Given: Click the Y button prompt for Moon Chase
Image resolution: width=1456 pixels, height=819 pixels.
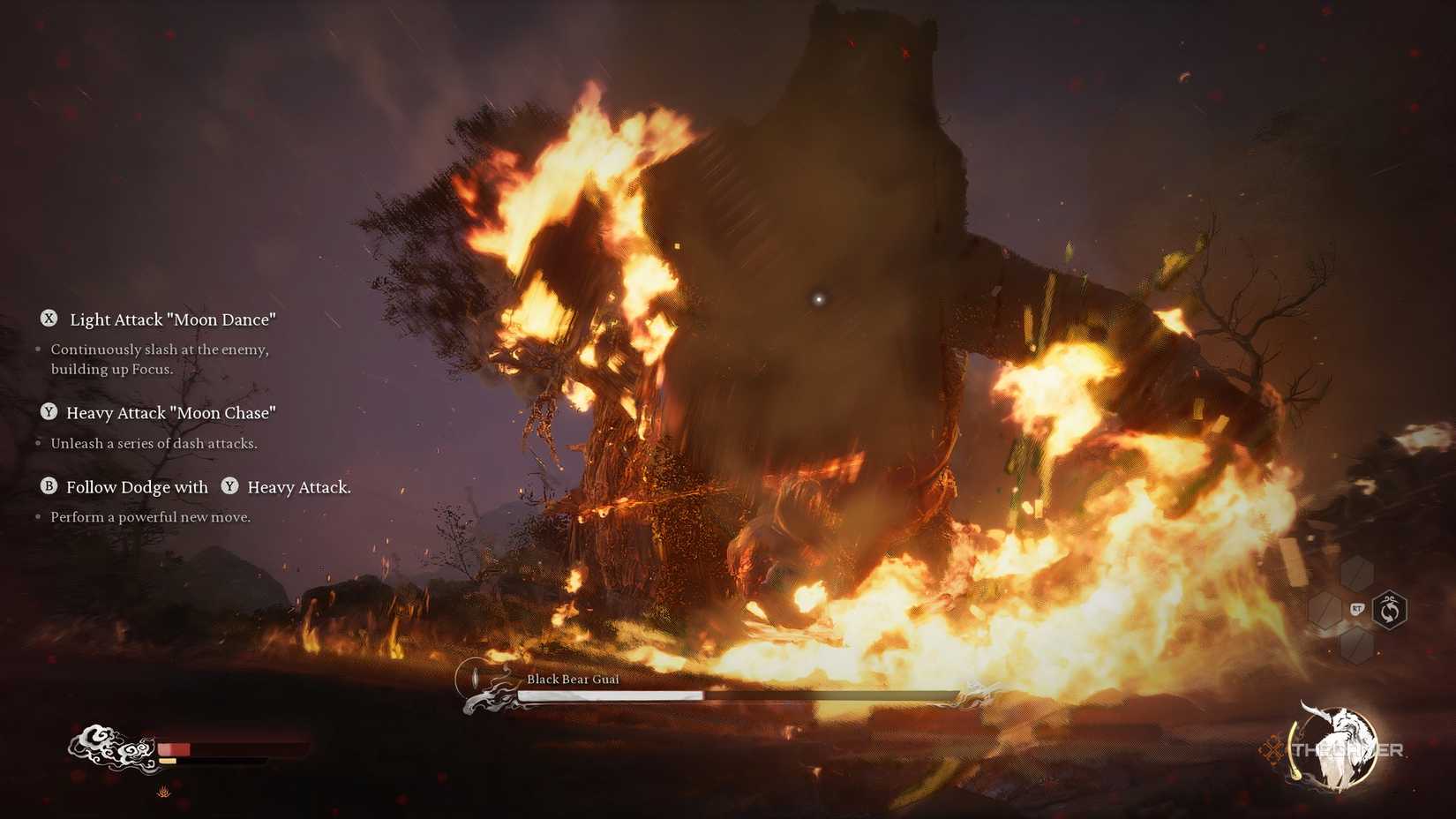Looking at the screenshot, I should pos(50,412).
